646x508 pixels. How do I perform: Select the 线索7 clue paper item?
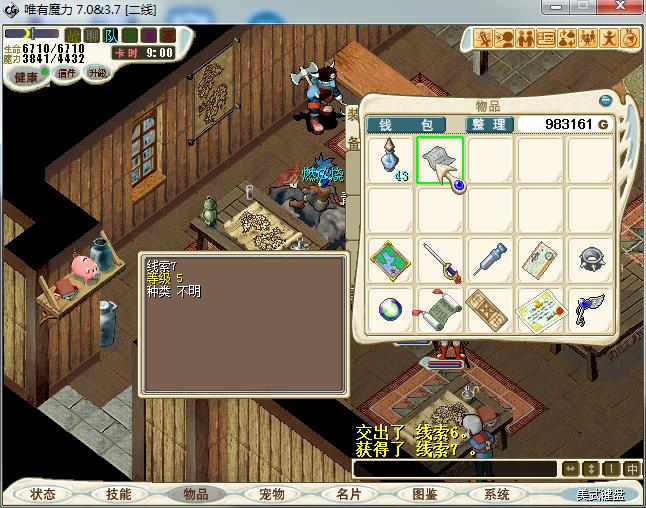439,160
